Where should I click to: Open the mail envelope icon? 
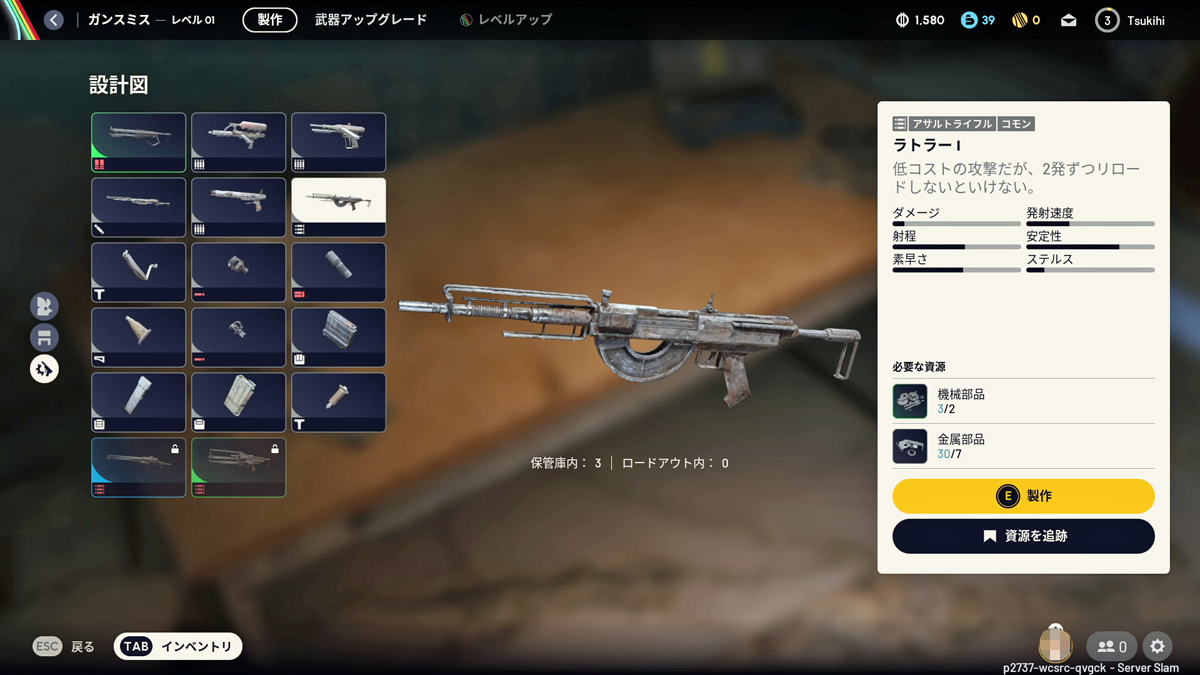click(x=1069, y=20)
